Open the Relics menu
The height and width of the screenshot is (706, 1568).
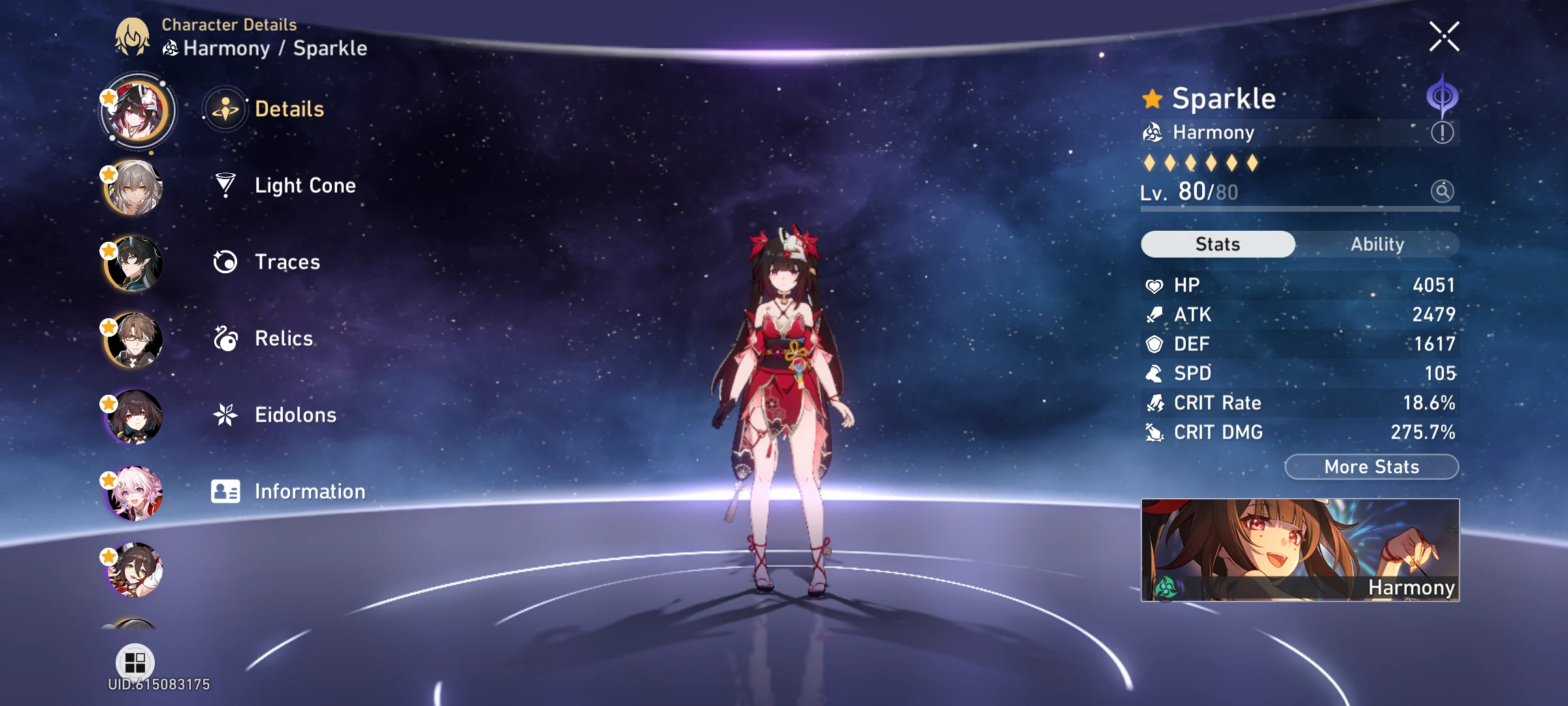coord(283,338)
